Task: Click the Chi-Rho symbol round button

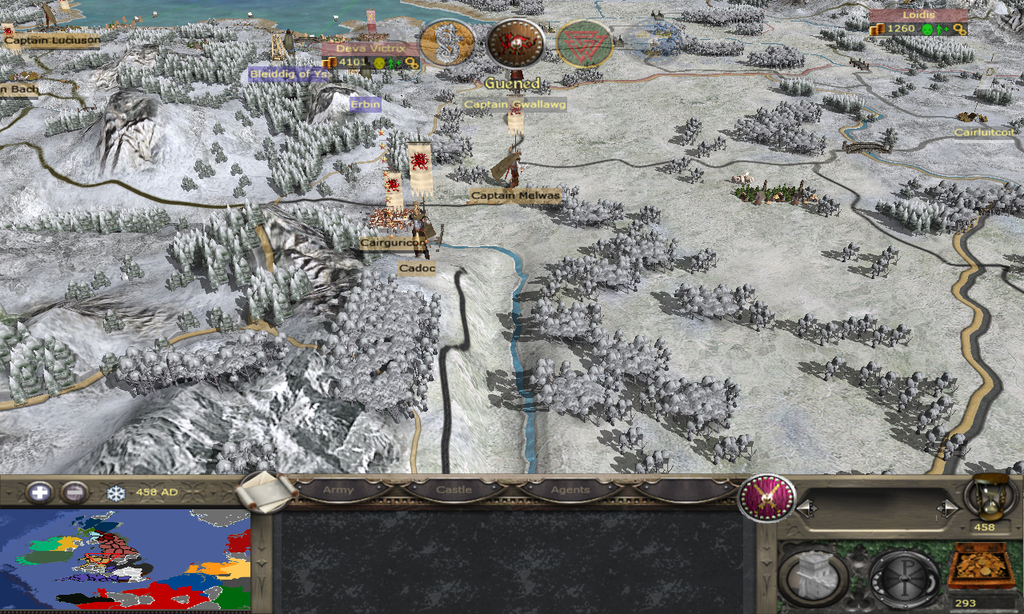Action: coord(903,577)
